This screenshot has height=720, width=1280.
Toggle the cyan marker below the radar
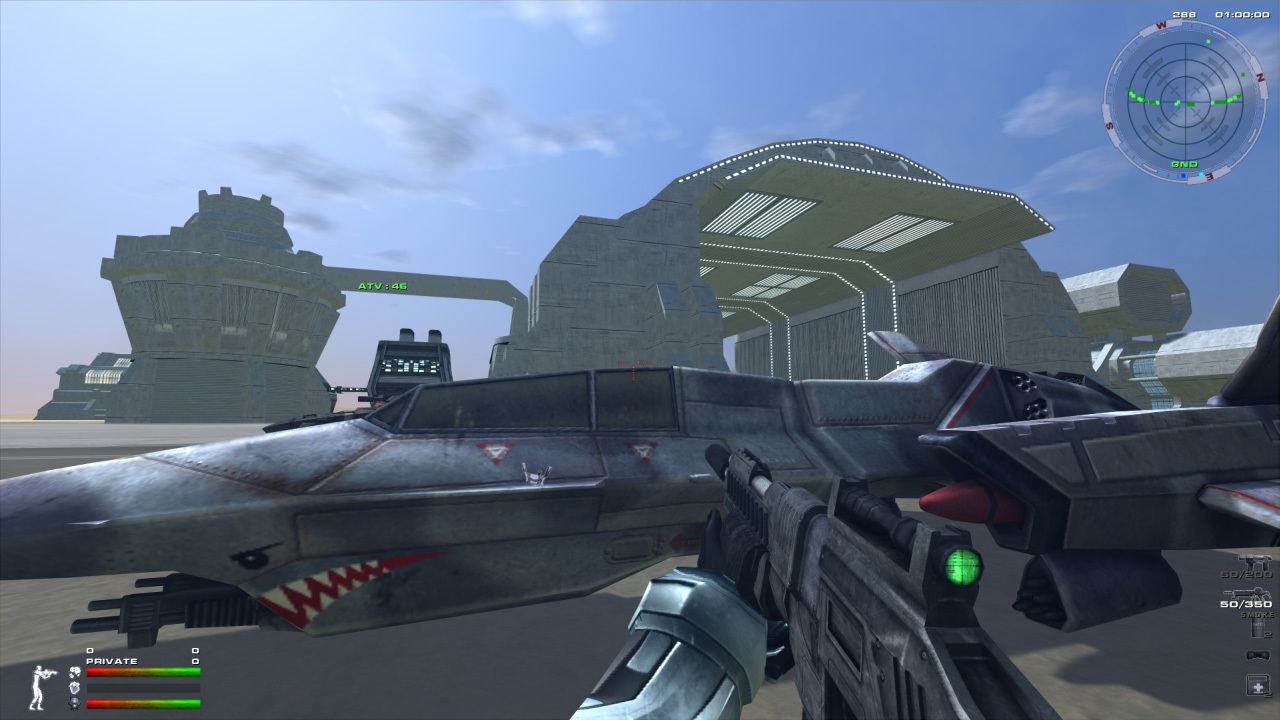point(1201,174)
